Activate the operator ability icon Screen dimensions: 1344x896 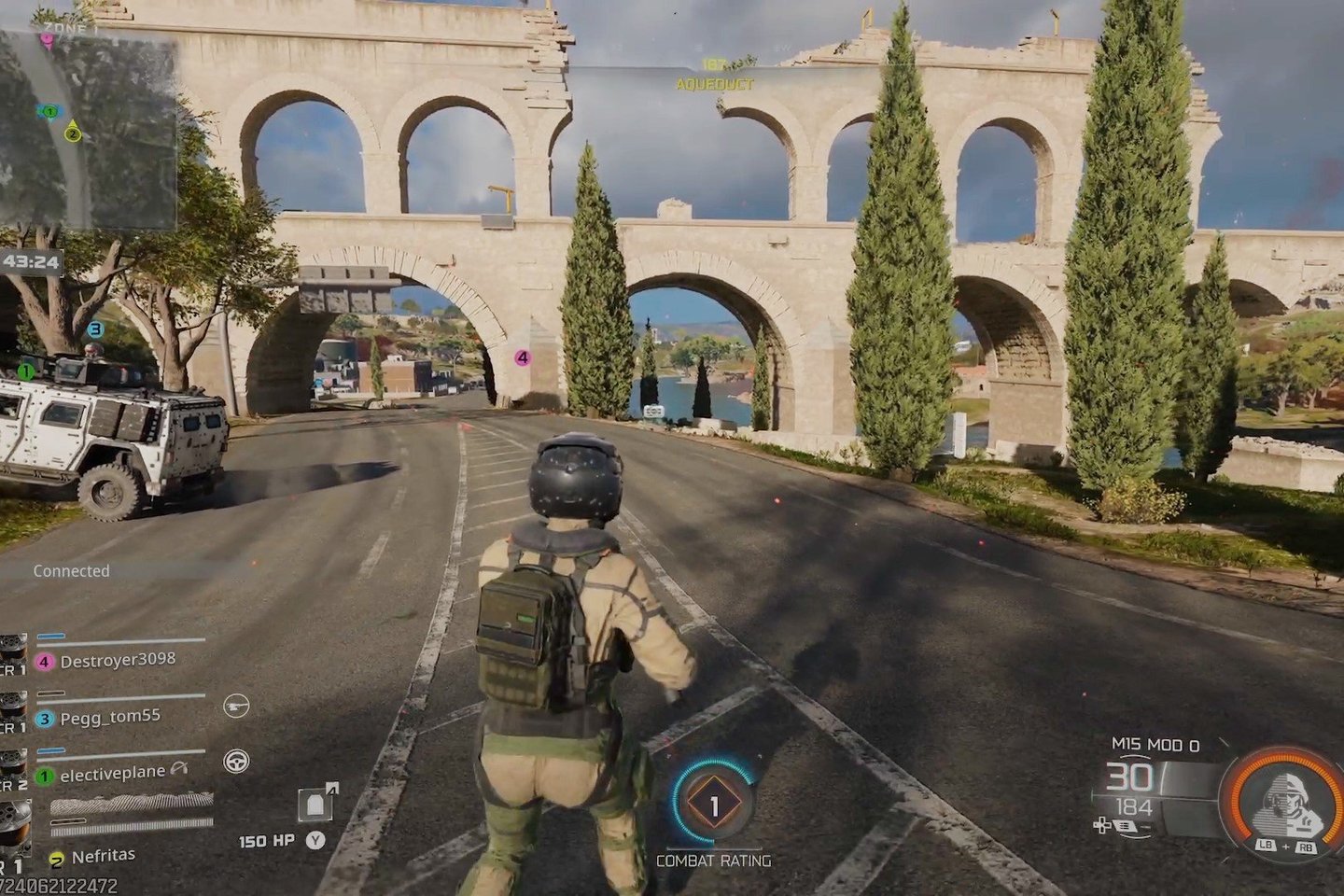(x=1283, y=801)
